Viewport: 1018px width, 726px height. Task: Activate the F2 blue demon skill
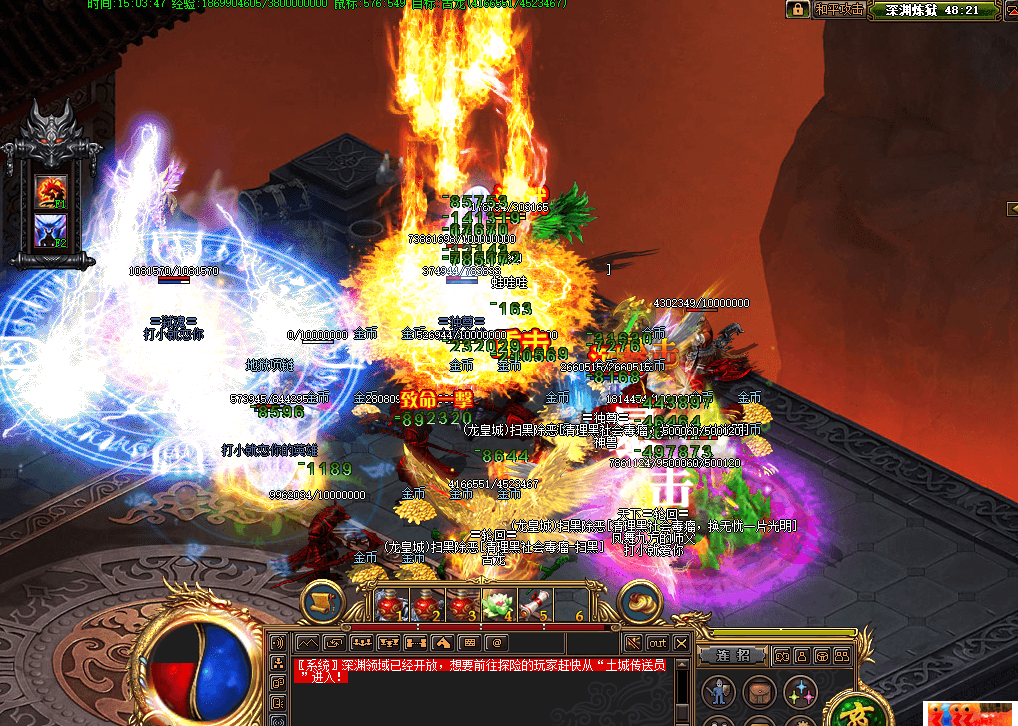pyautogui.click(x=50, y=230)
